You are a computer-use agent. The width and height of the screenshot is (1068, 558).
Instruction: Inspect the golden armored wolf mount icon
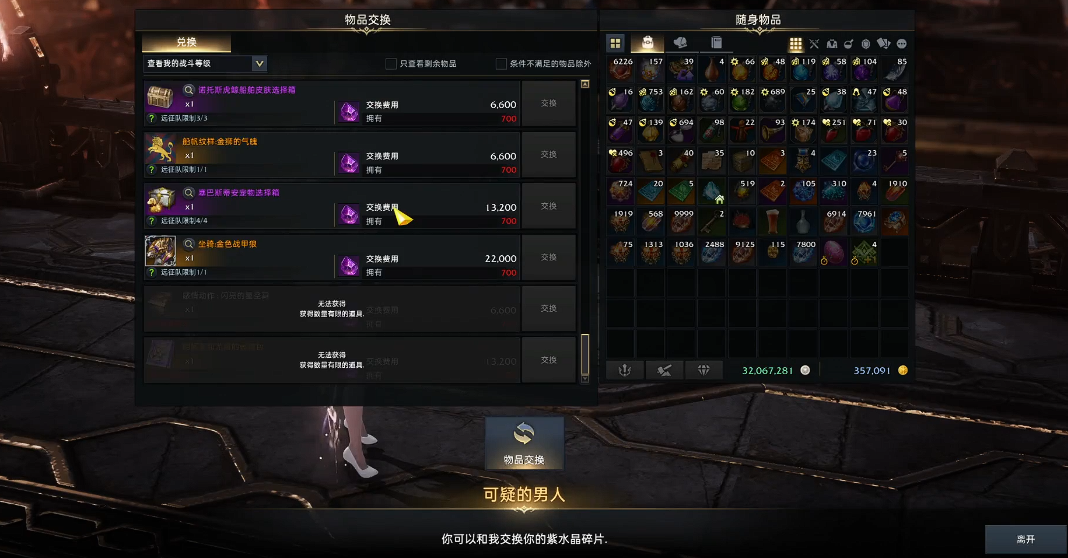pos(160,250)
